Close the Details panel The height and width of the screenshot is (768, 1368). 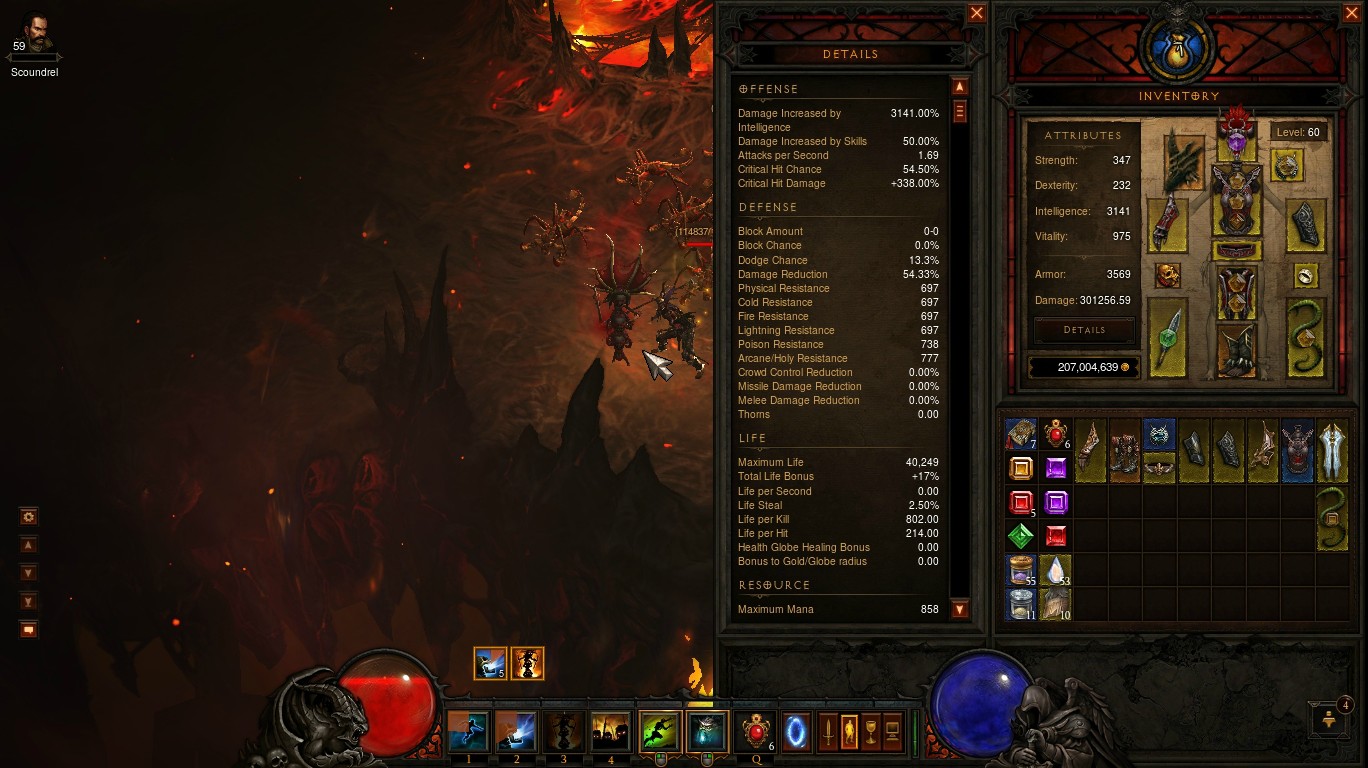pos(977,13)
